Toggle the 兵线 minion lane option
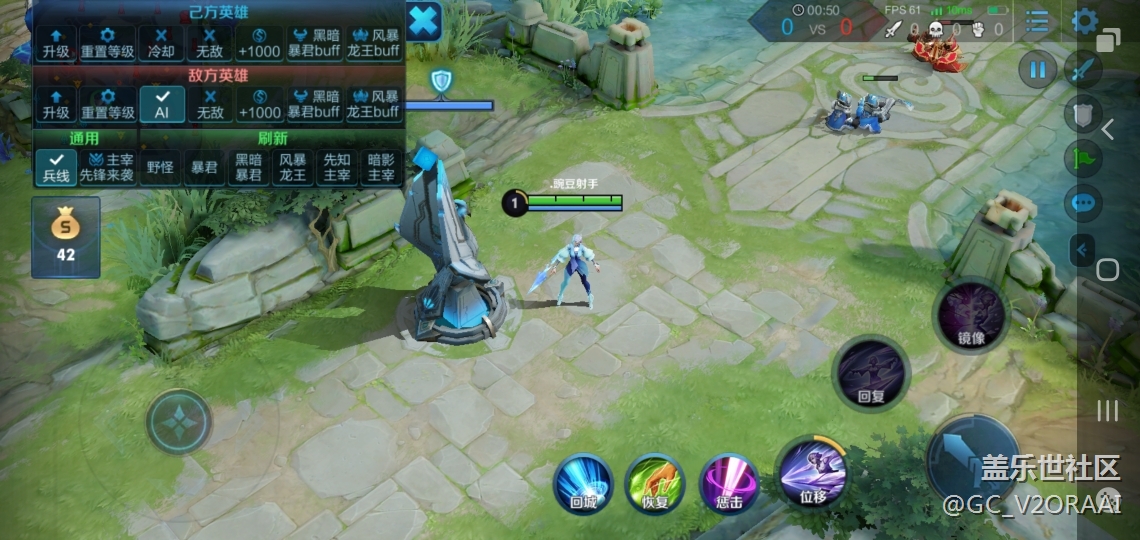The height and width of the screenshot is (540, 1140). click(56, 167)
